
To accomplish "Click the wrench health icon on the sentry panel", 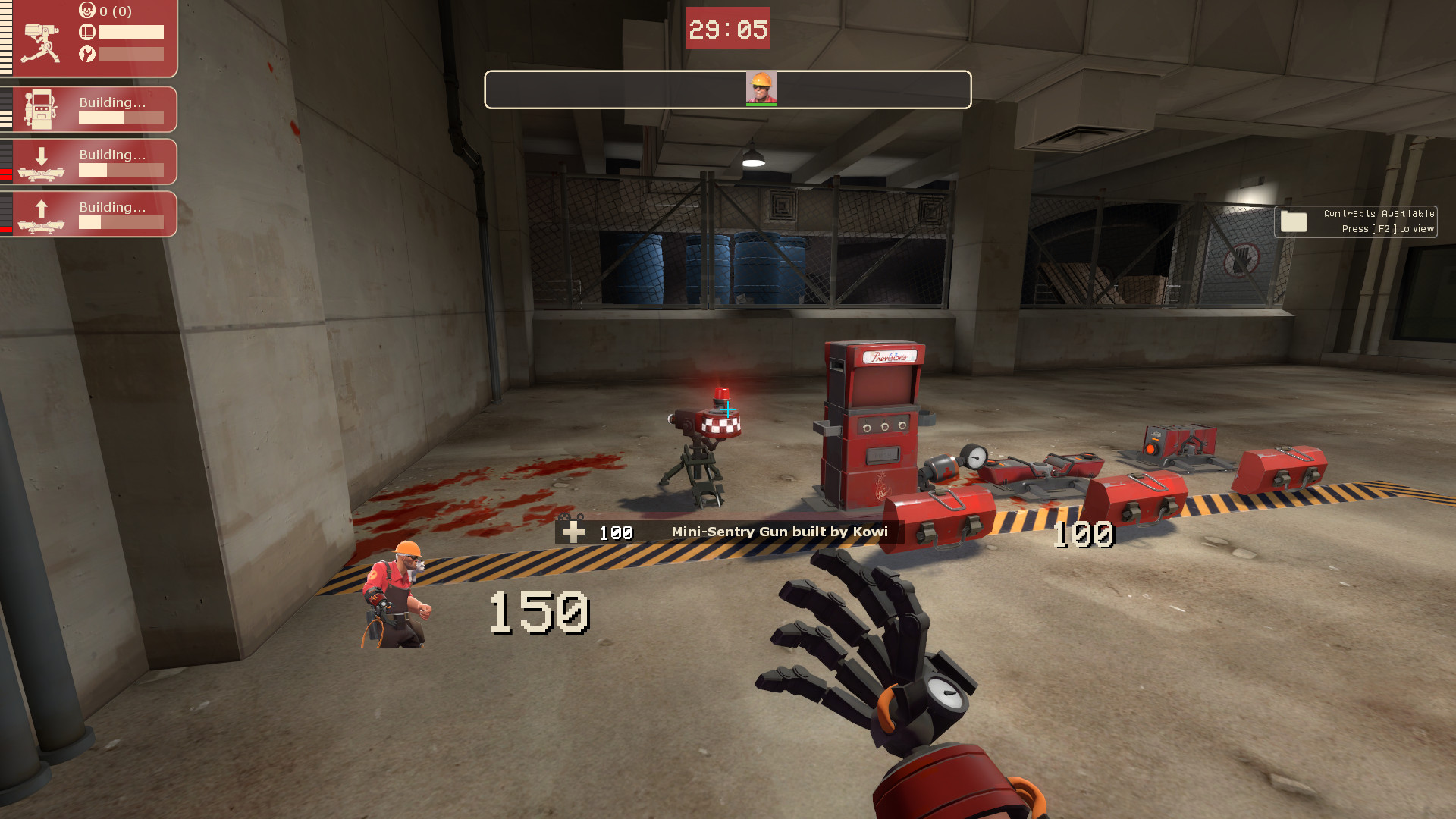I will coord(86,54).
